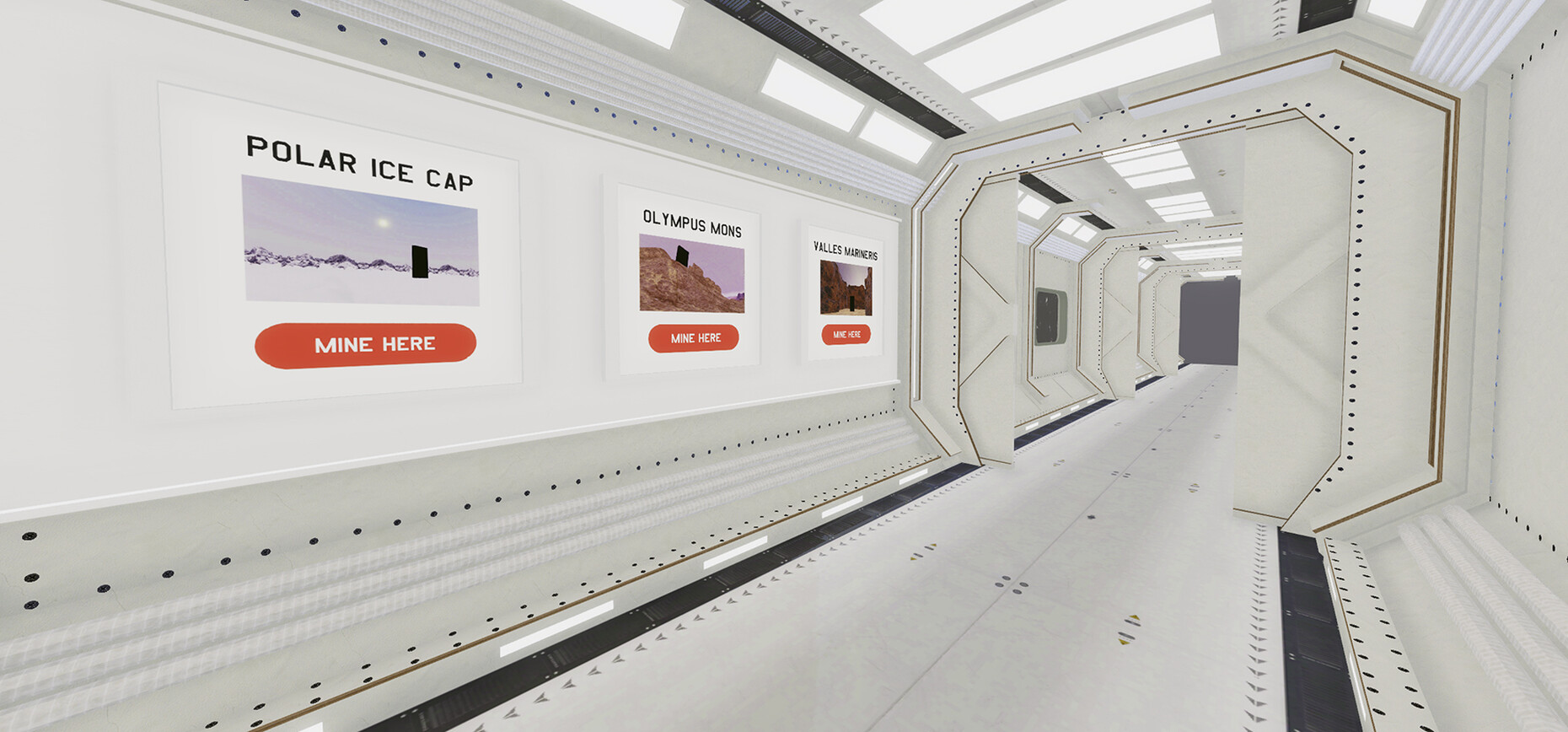
Task: Choose MINE HERE for Olympus Mons
Action: coord(694,338)
